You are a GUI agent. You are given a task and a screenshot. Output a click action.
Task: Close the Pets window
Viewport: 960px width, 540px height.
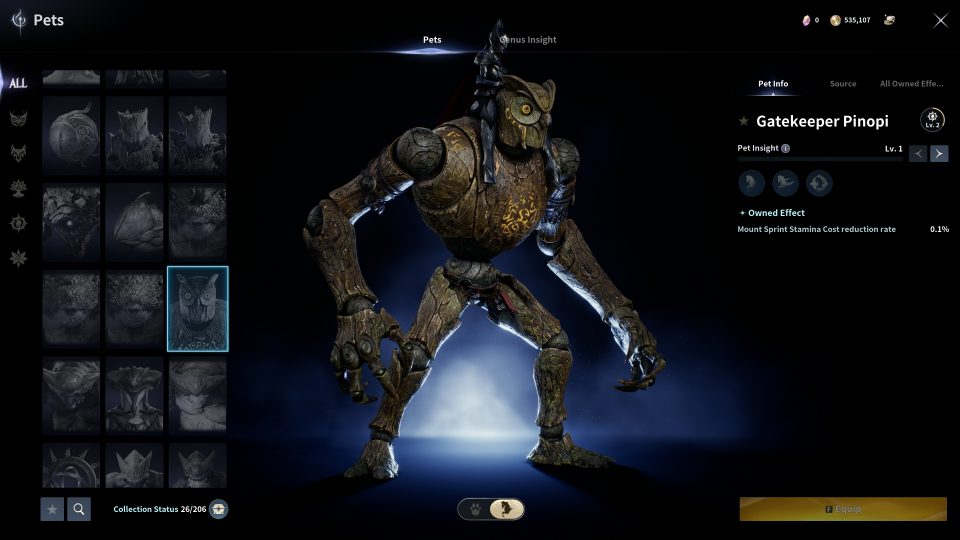[940, 20]
